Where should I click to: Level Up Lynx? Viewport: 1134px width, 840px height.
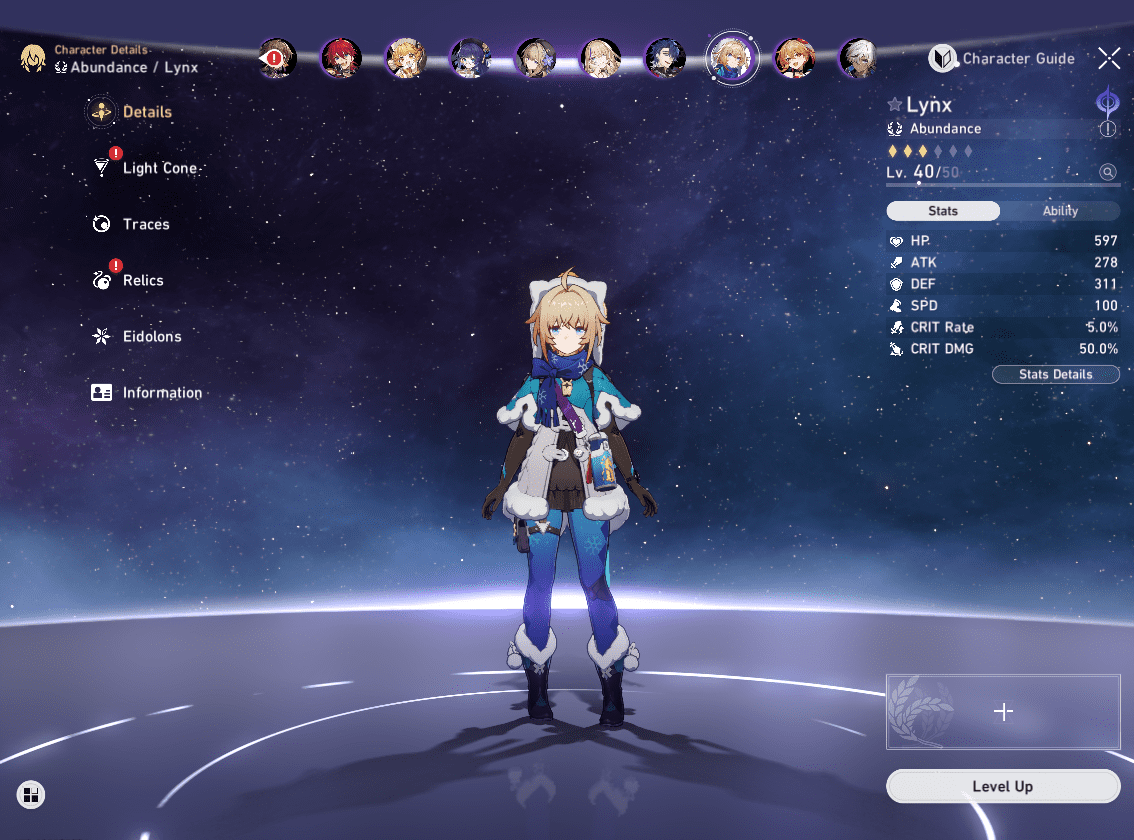tap(1002, 787)
